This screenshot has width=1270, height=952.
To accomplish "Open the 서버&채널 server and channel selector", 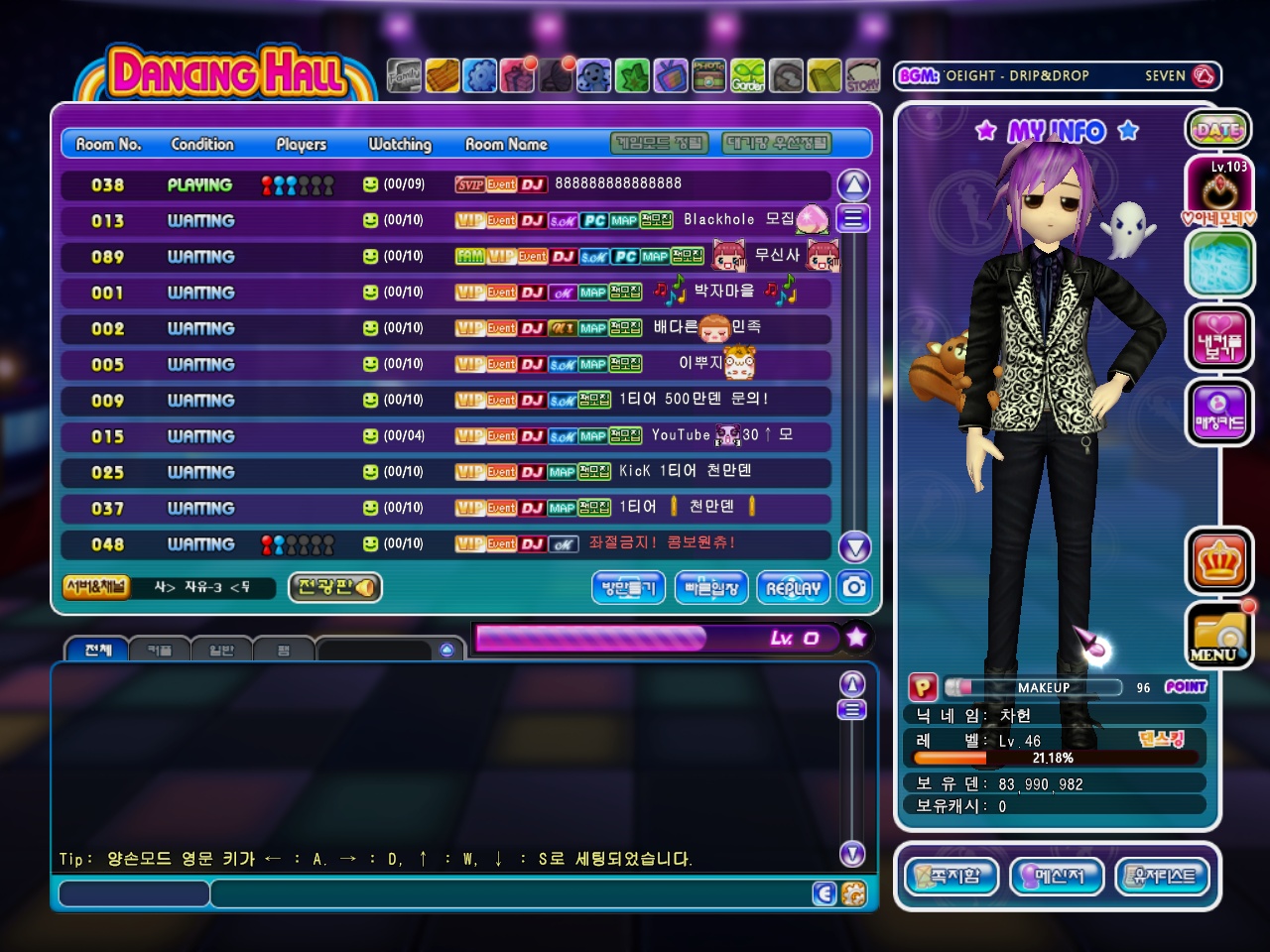I will [x=96, y=587].
